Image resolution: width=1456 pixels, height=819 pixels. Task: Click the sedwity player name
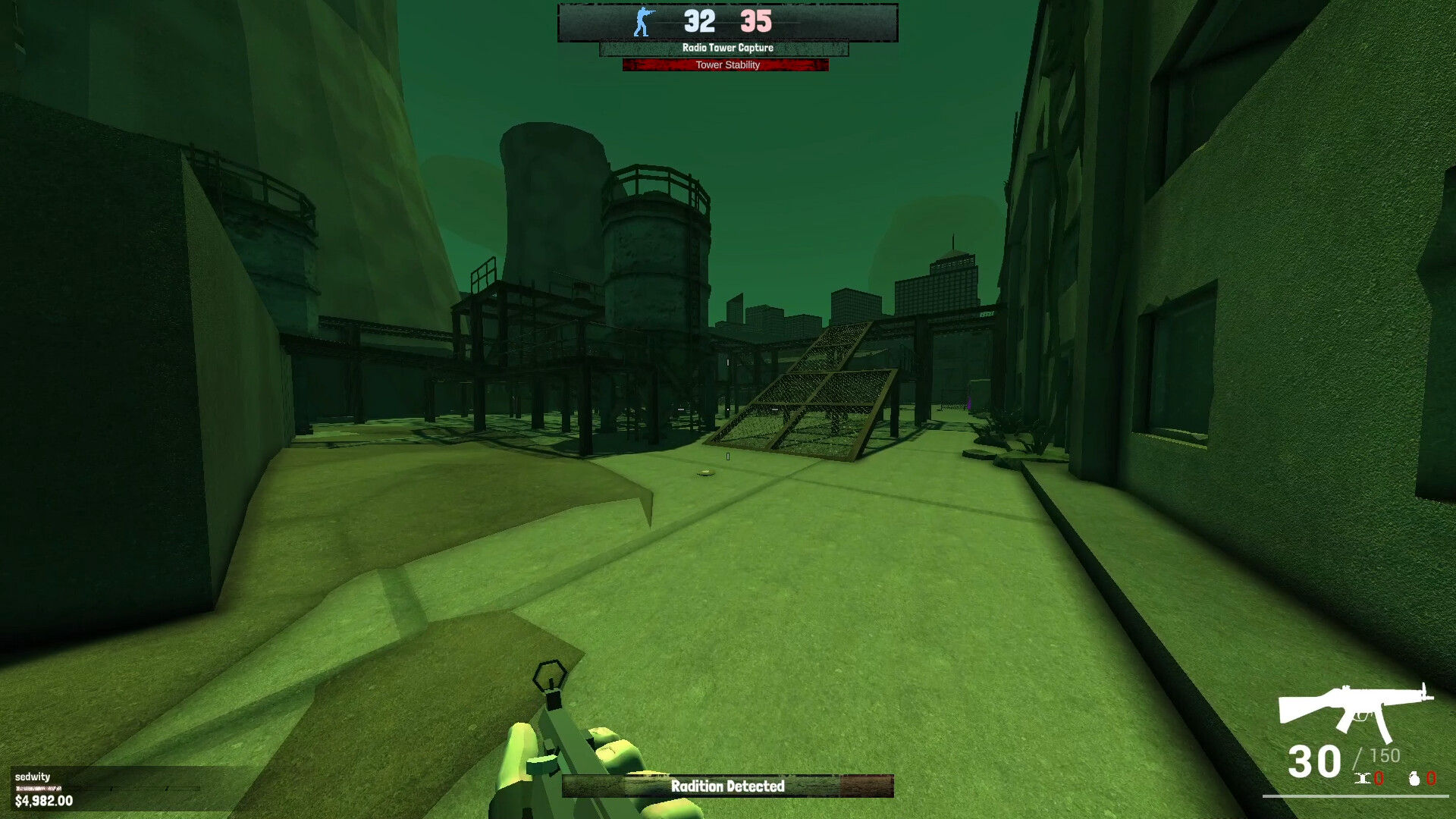pyautogui.click(x=34, y=777)
